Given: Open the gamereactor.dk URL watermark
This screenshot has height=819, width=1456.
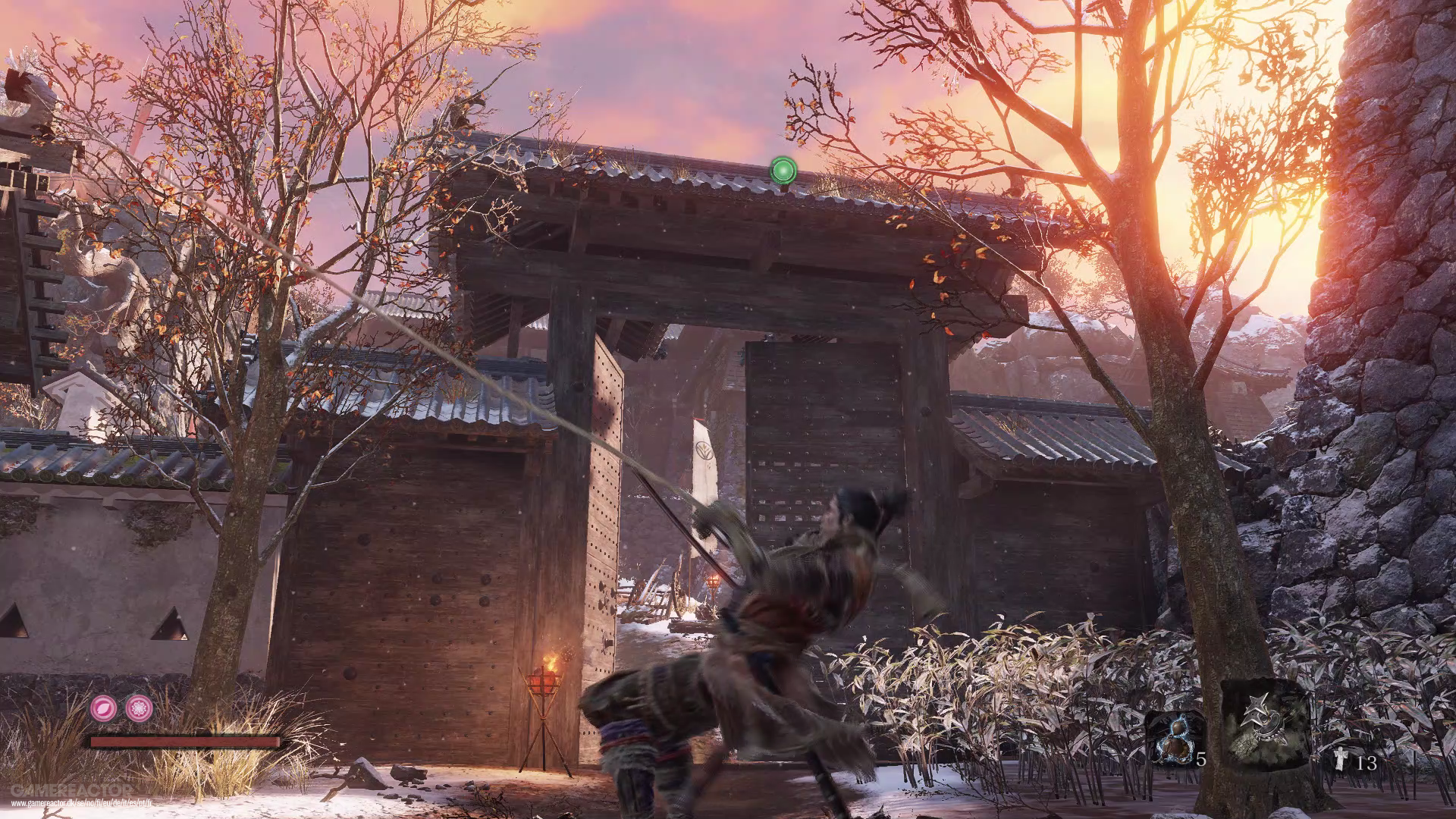Looking at the screenshot, I should tap(80, 803).
